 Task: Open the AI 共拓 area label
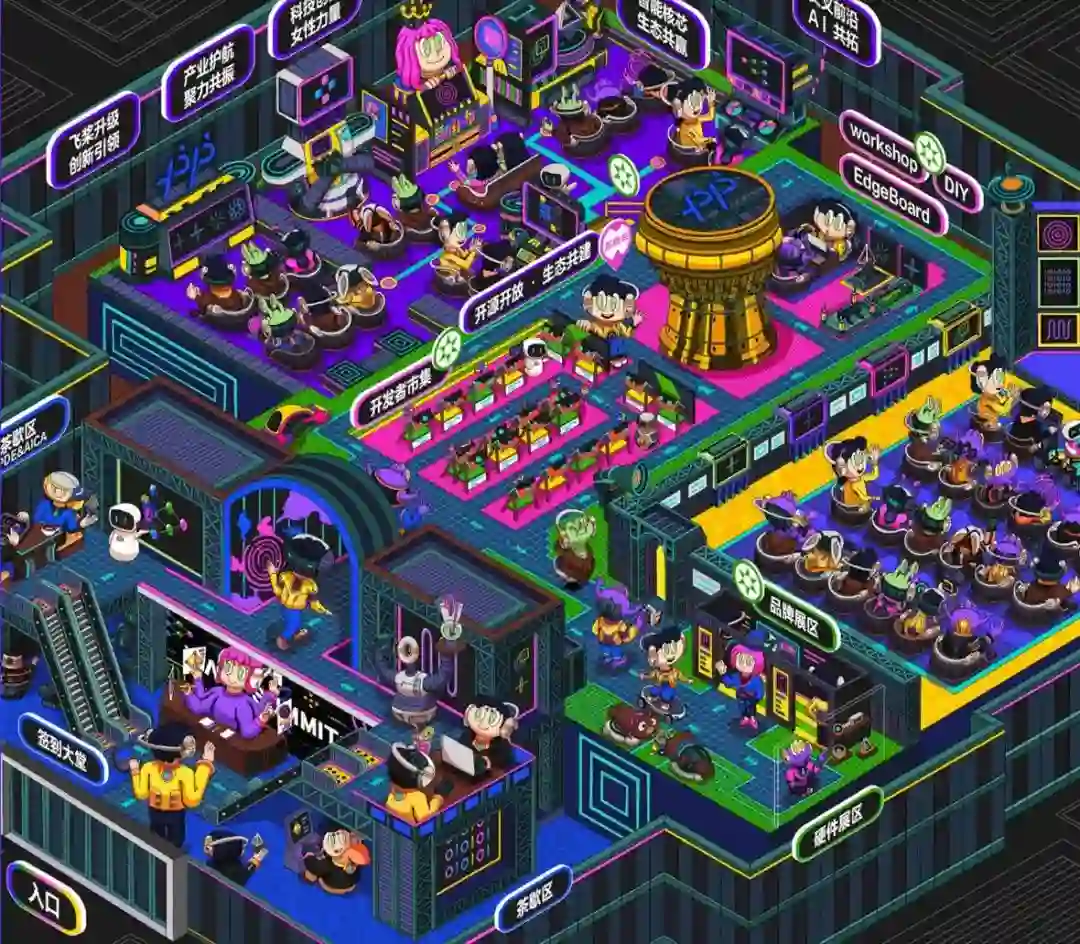click(x=836, y=26)
